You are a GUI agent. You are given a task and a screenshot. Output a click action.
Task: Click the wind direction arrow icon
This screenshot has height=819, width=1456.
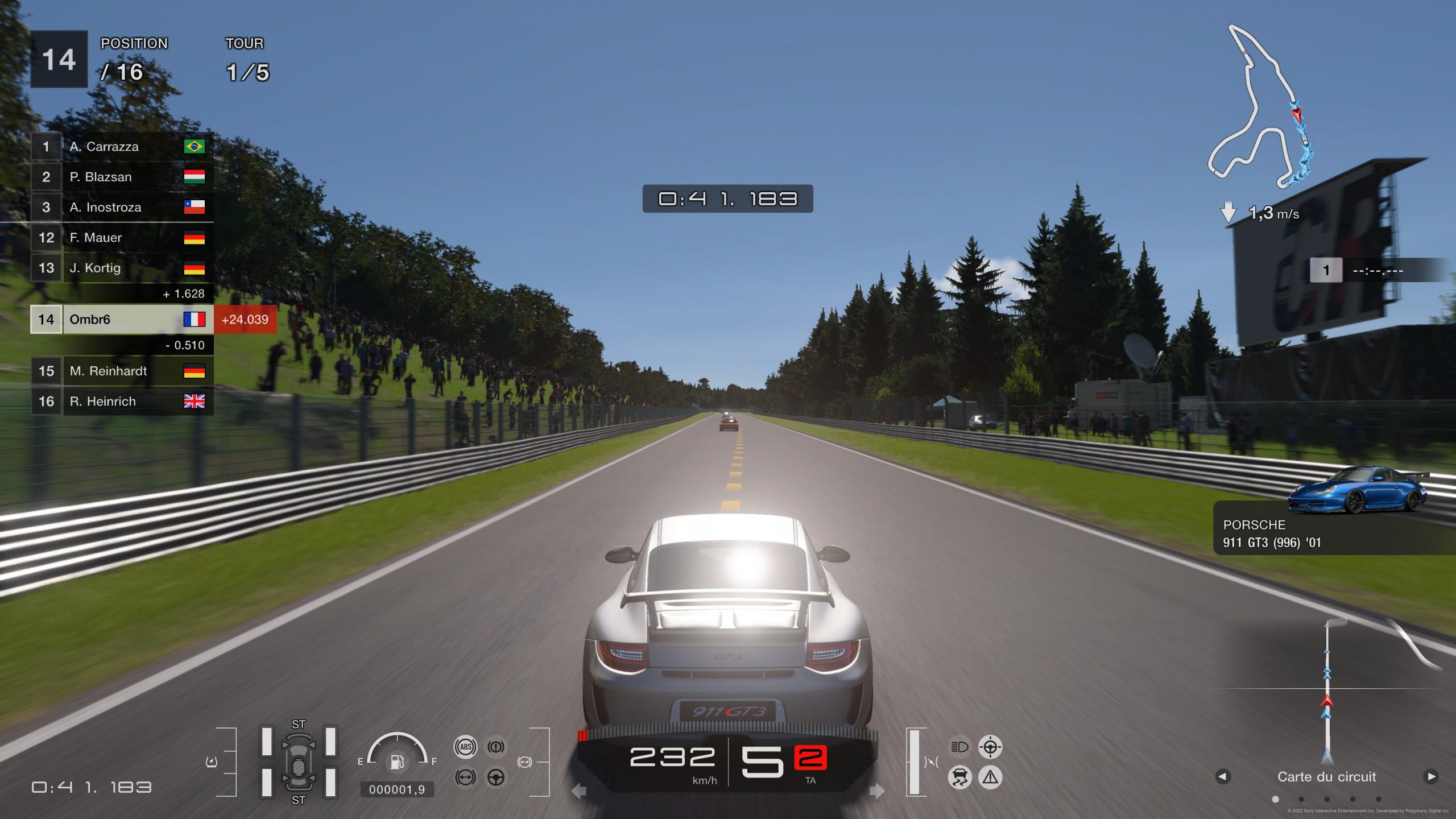click(1228, 212)
